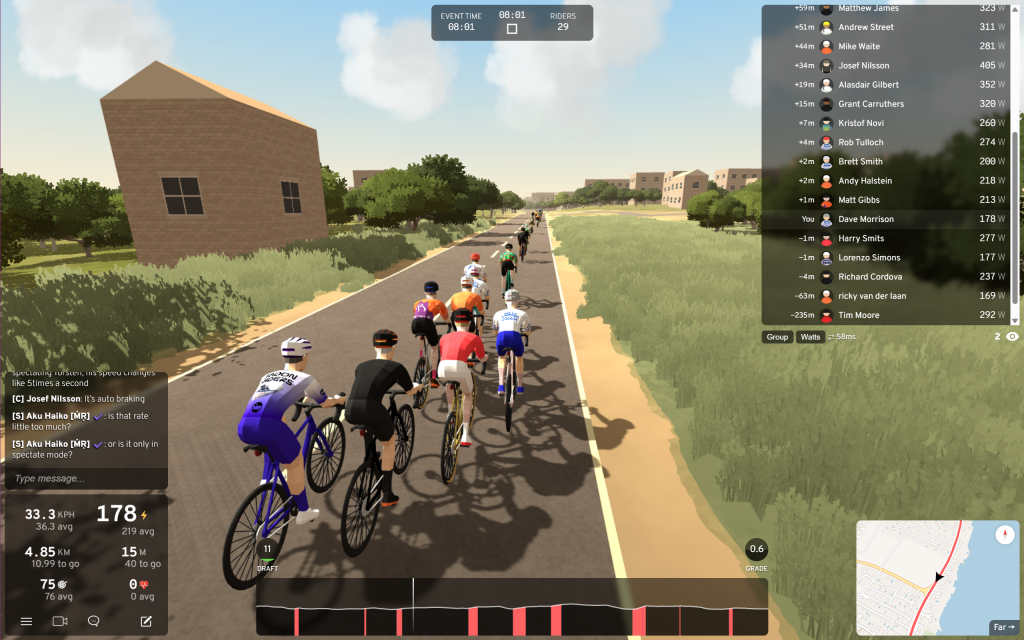Select Alasdair Gilbert's rider row
Viewport: 1024px width, 640px height.
pyautogui.click(x=890, y=85)
